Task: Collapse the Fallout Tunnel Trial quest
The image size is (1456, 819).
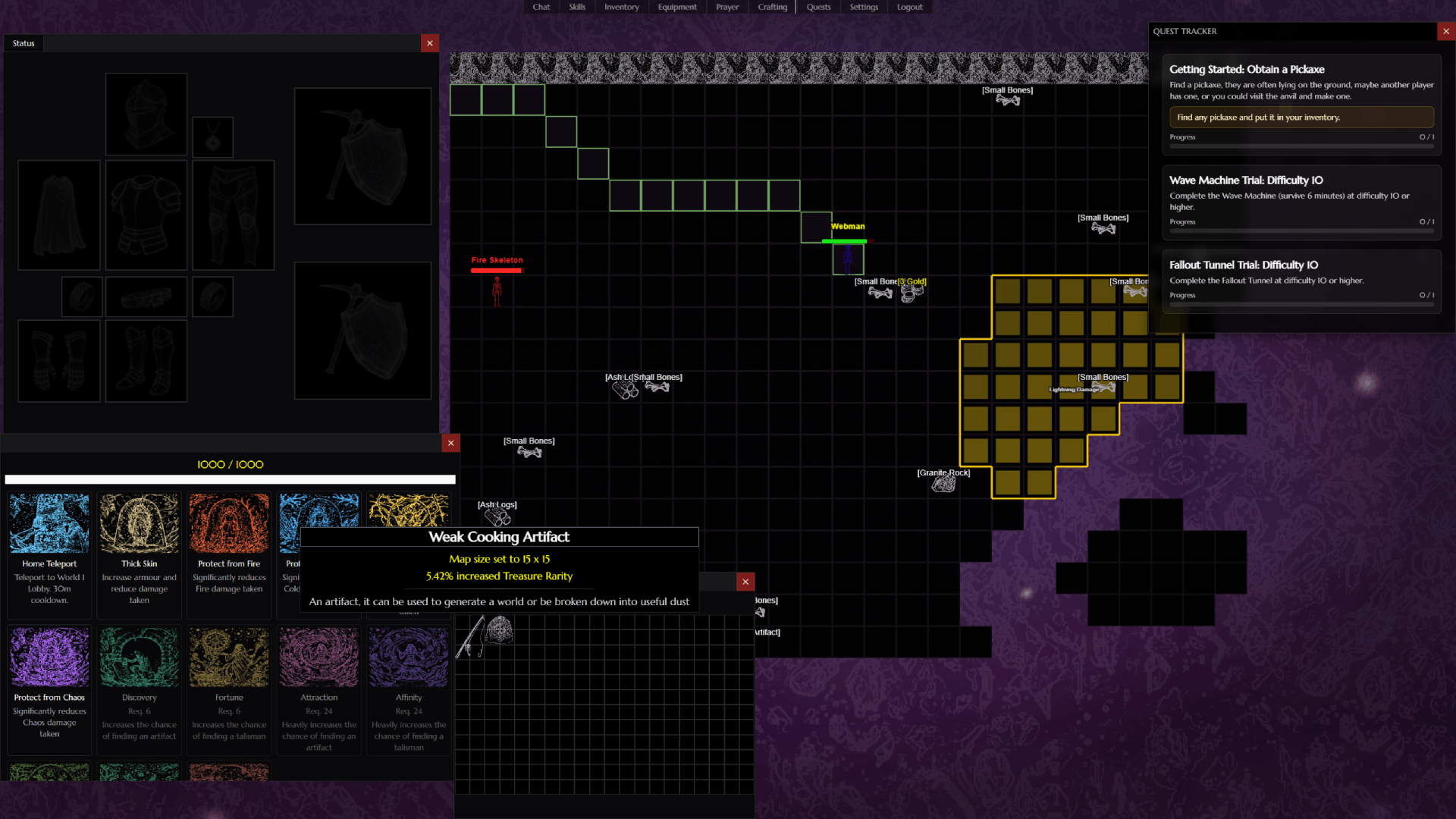Action: [x=1244, y=265]
